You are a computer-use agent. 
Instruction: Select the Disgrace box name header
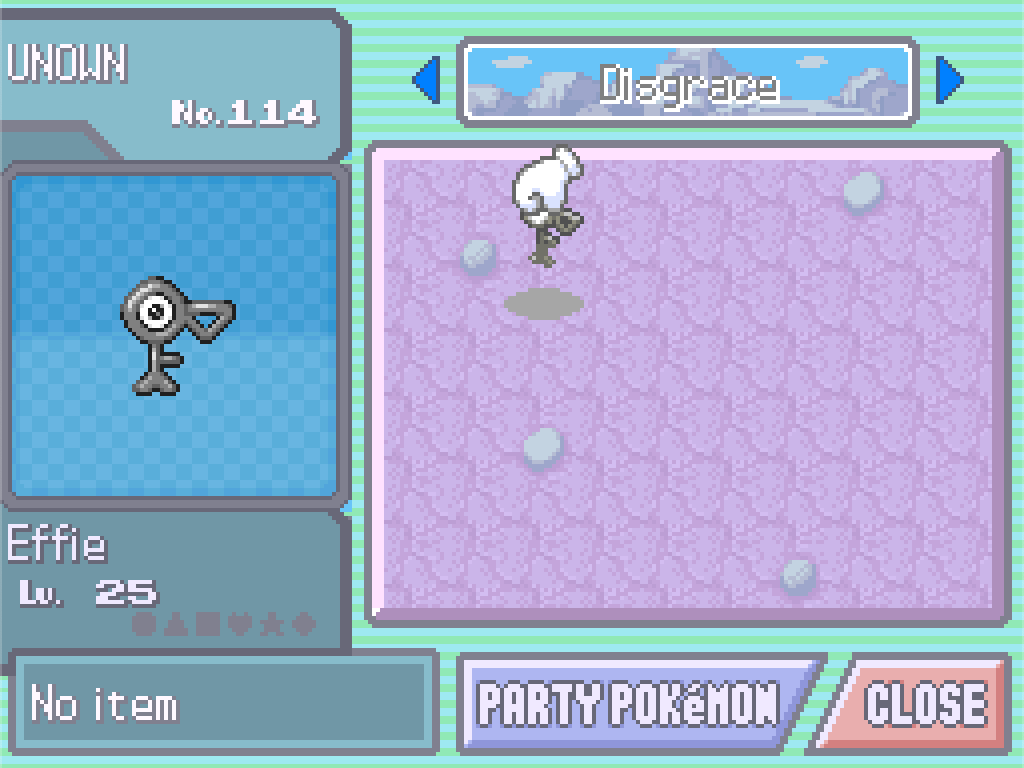coord(688,83)
